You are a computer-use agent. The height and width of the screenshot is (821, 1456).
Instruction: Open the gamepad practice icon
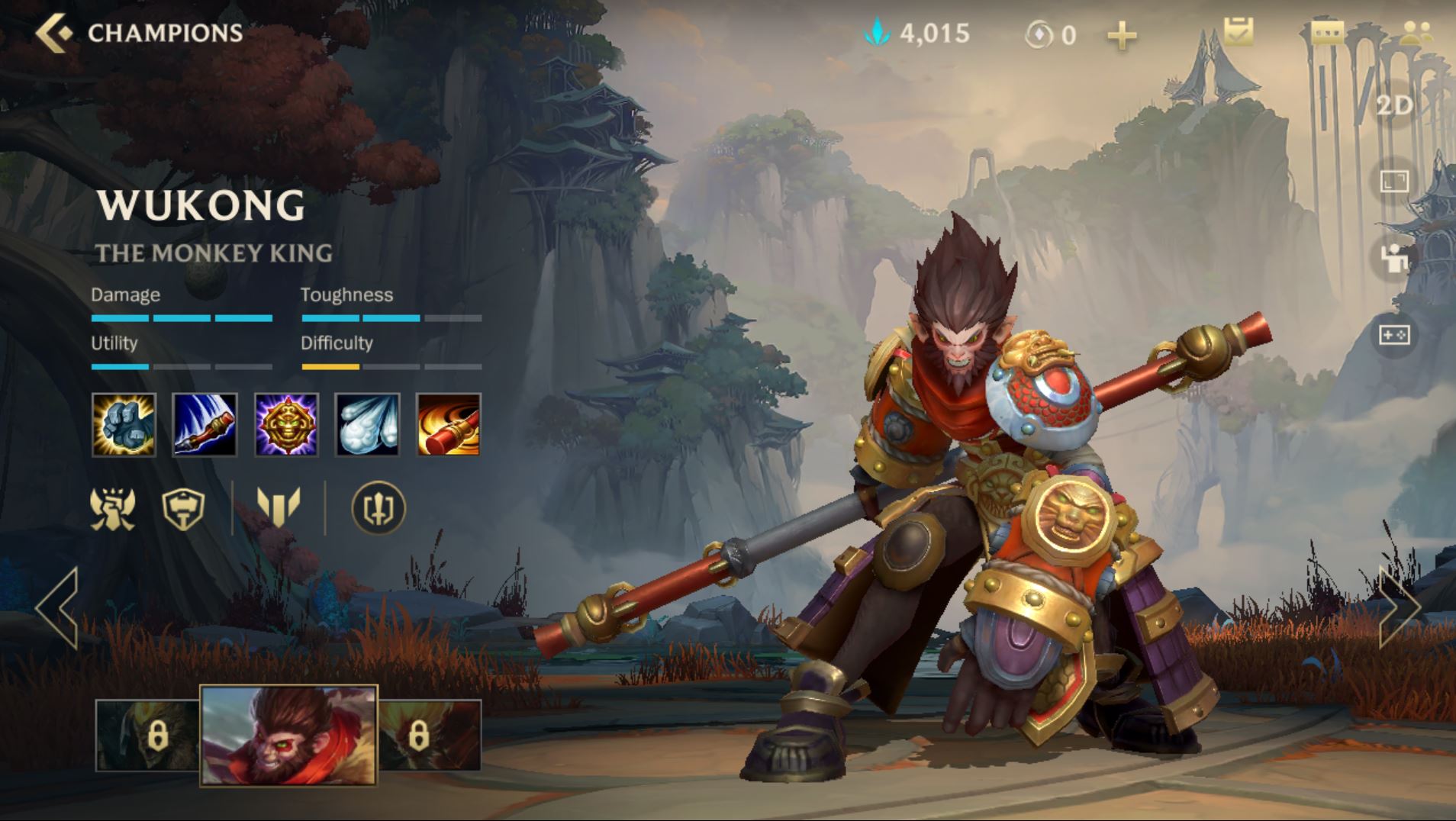[1394, 335]
